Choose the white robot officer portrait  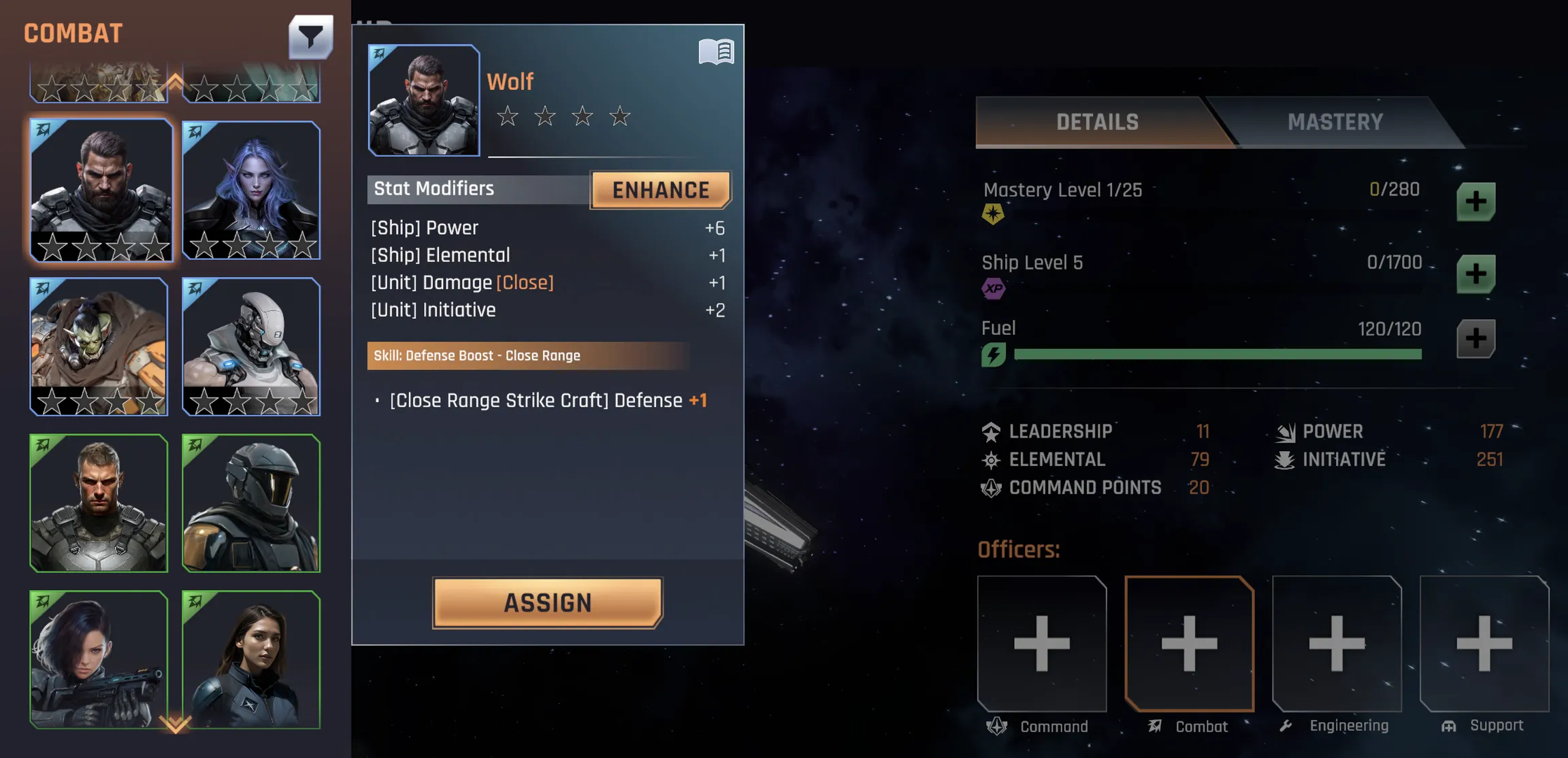pyautogui.click(x=251, y=346)
